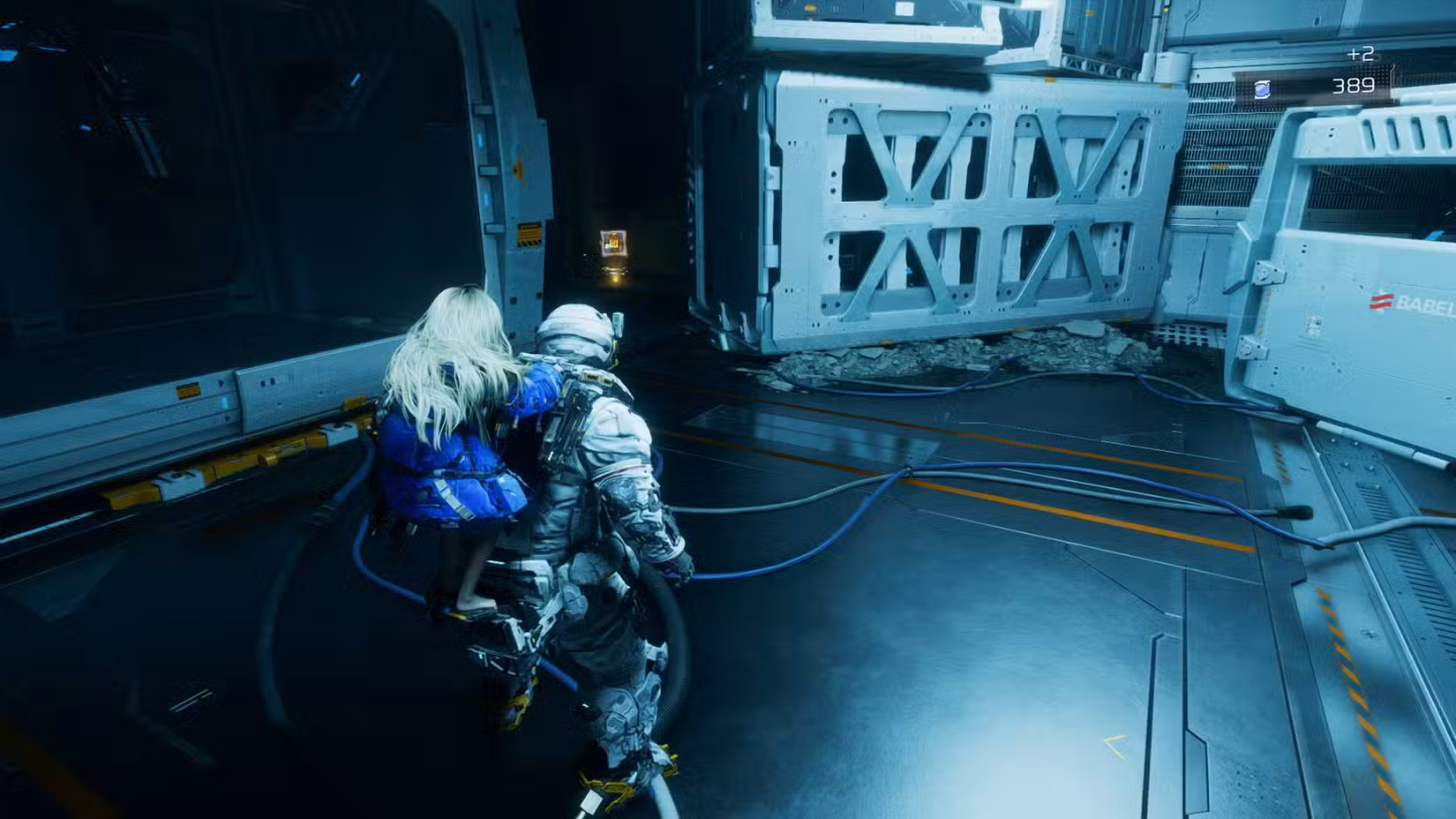Select the glowing collectible at the corridor's end
Screen dimensions: 1456x819
[x=613, y=243]
